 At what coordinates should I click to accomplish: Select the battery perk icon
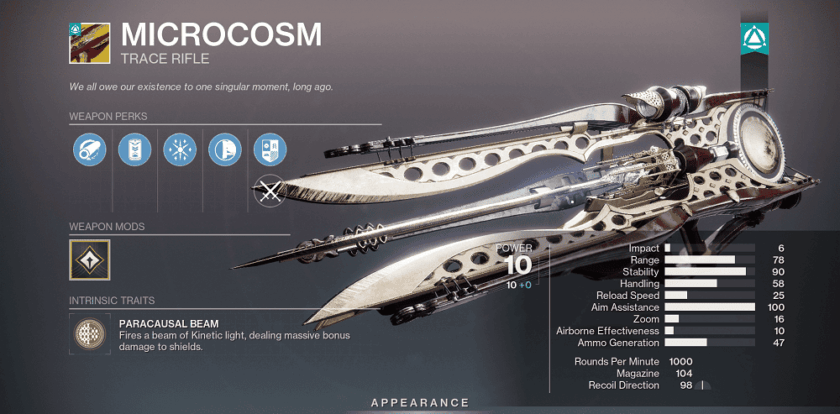[132, 149]
